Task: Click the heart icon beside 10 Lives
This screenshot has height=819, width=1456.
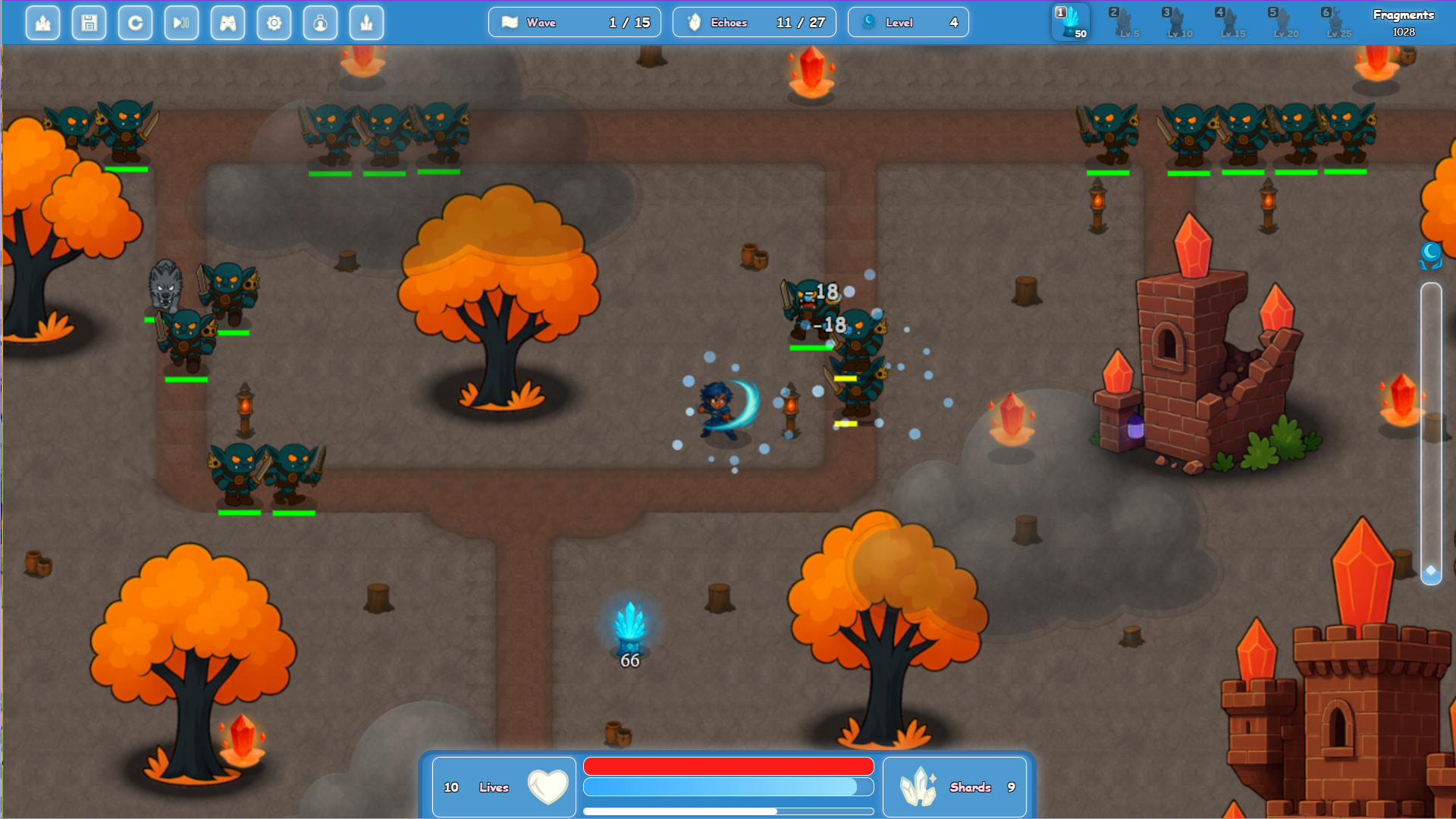Action: click(x=548, y=787)
